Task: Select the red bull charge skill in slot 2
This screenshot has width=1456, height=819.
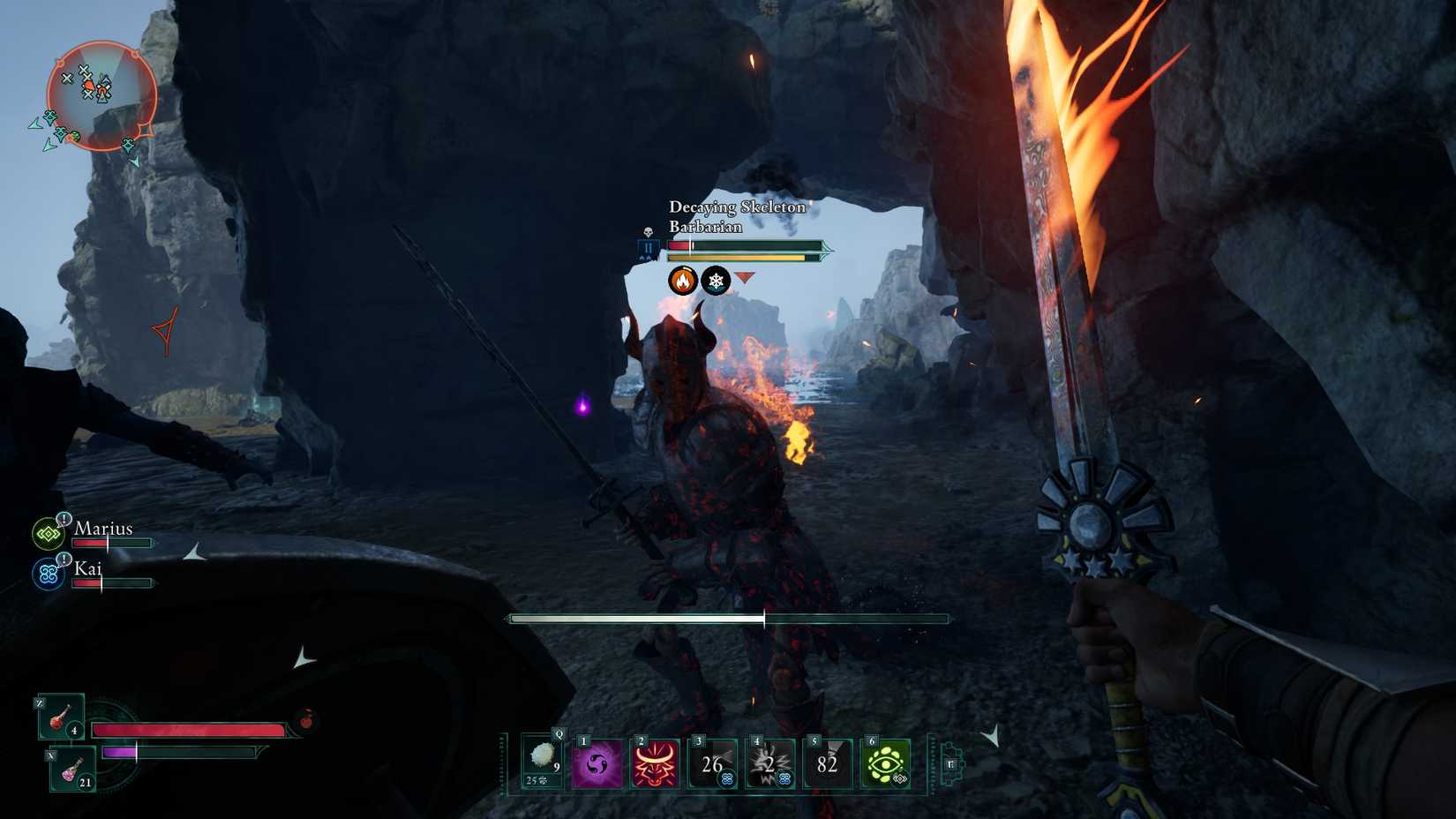Action: (657, 764)
